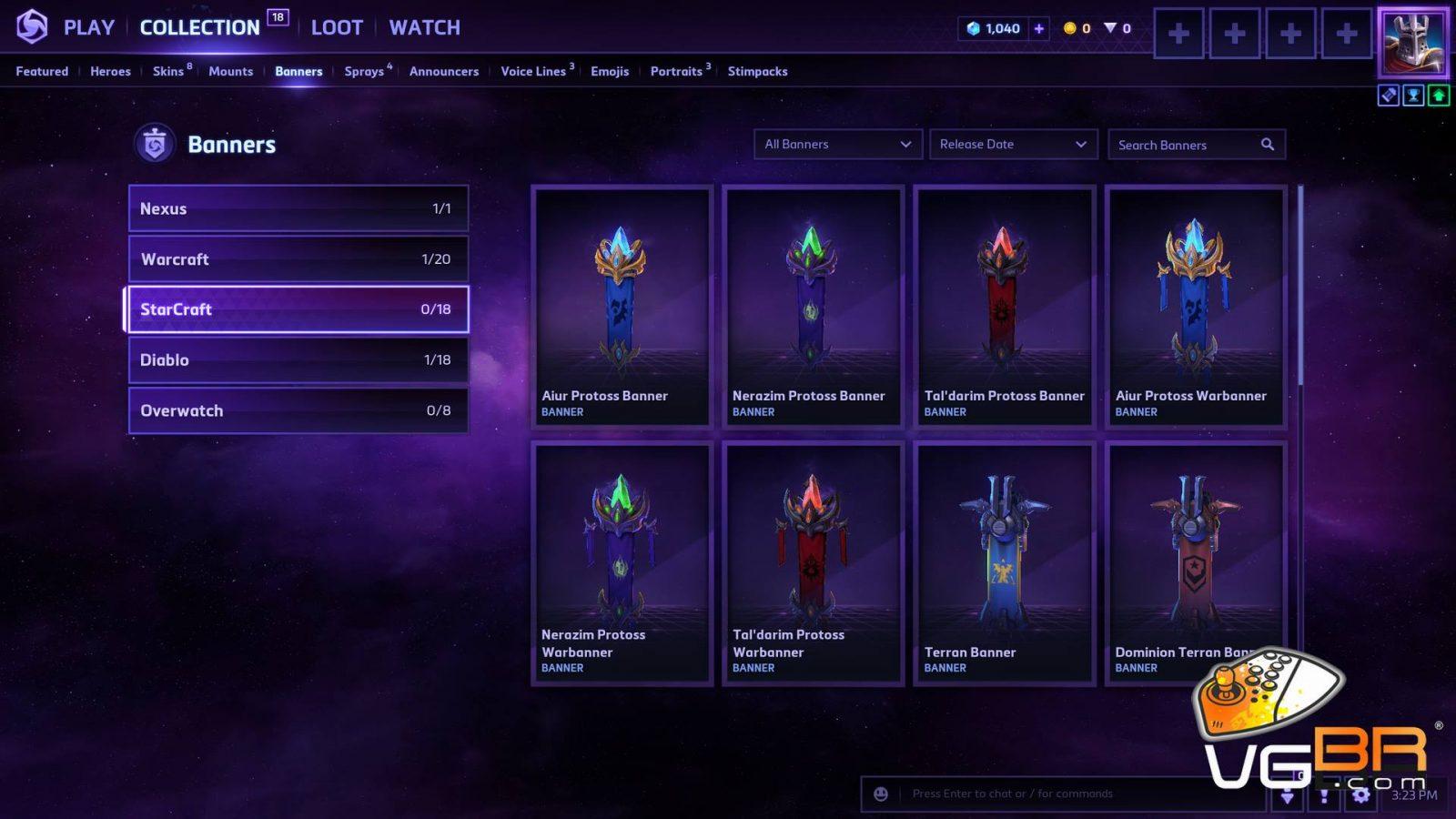View the Portraits tab
This screenshot has height=819, width=1456.
tap(676, 71)
